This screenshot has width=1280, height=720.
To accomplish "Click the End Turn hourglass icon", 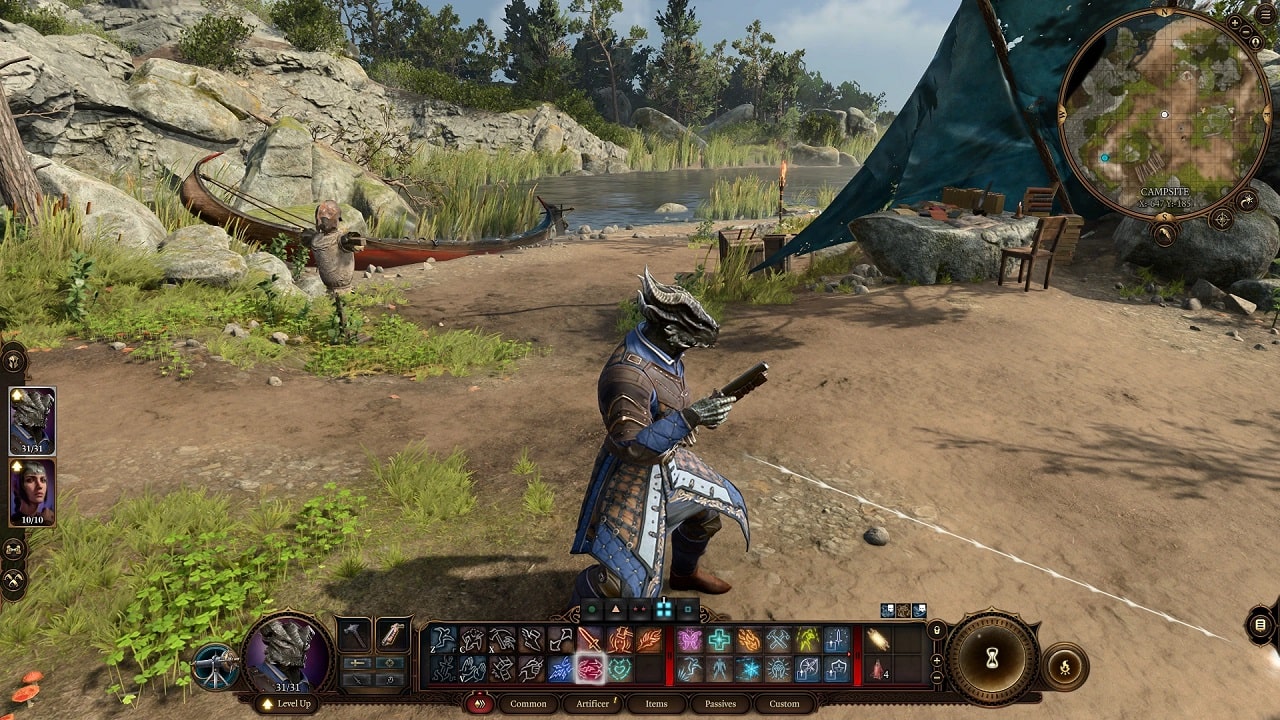I will 992,657.
